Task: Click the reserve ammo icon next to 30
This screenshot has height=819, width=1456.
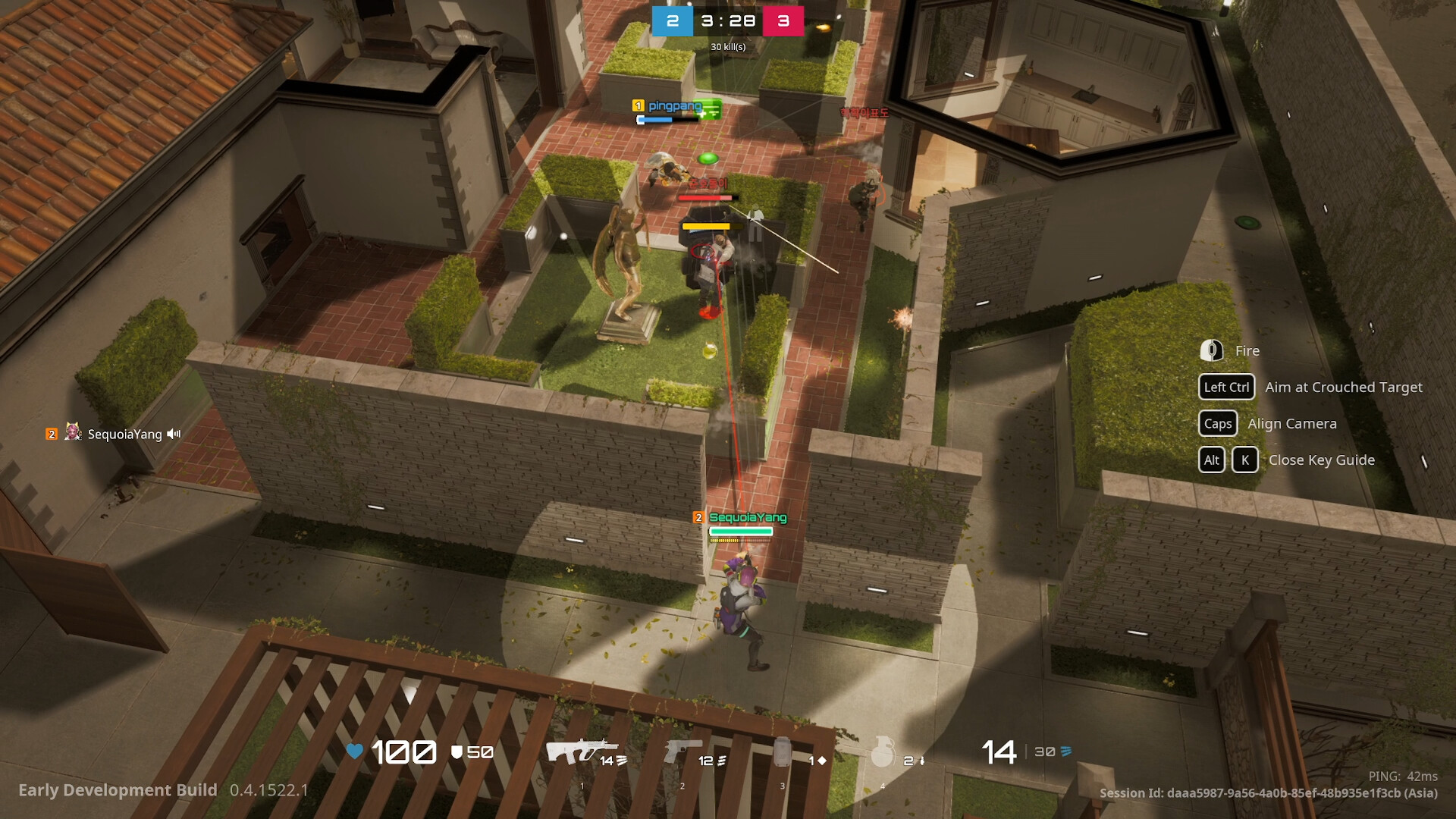Action: click(1065, 752)
